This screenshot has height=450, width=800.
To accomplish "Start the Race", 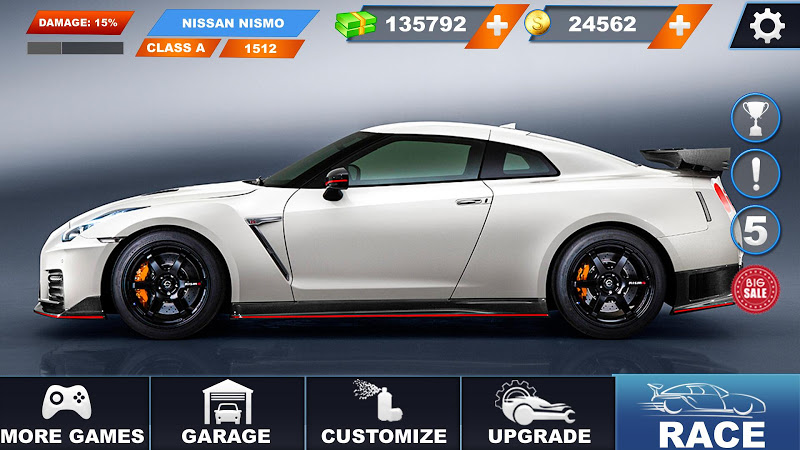I will pos(710,413).
